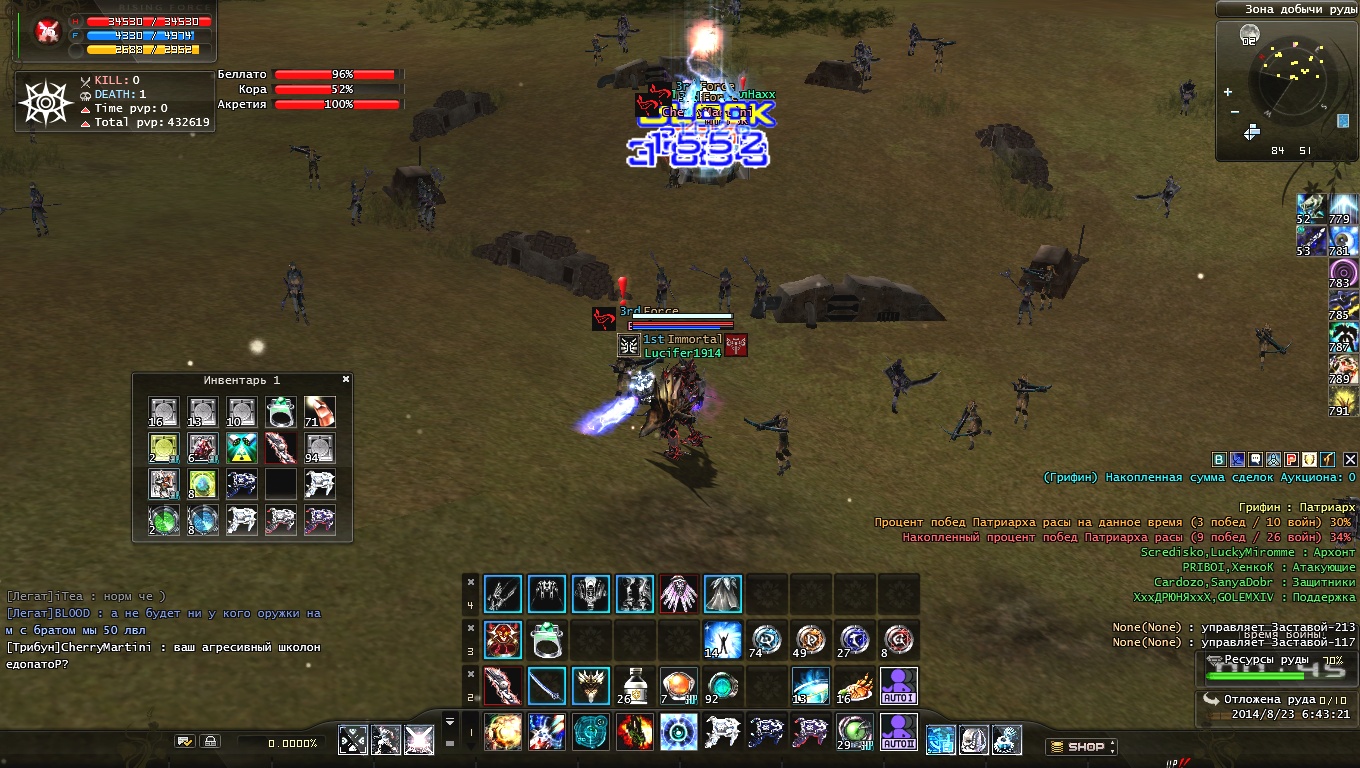The image size is (1360, 768).
Task: Click the red P icon in chat toolbar
Action: pos(1291,459)
